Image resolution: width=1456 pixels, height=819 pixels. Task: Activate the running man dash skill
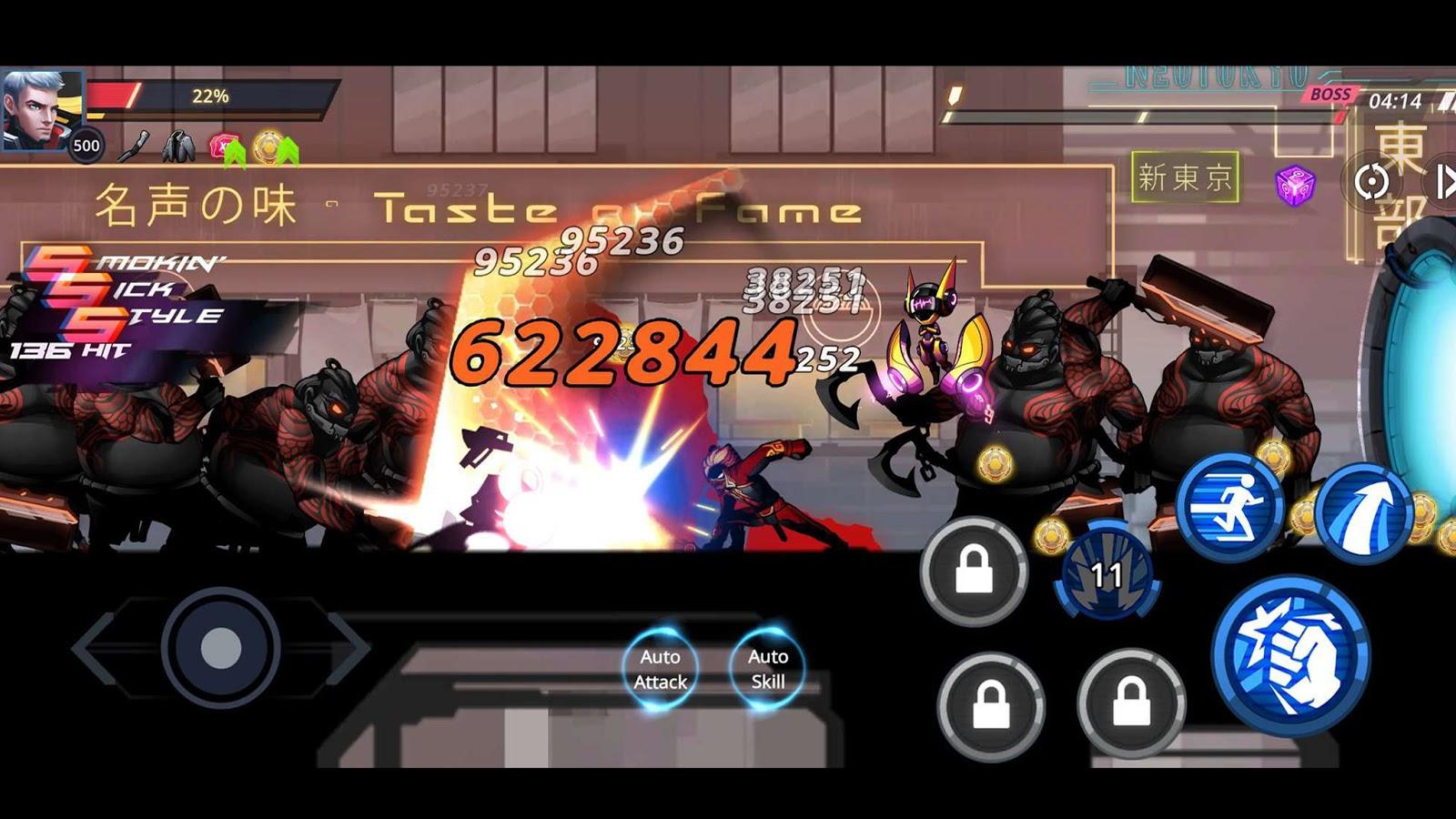pyautogui.click(x=1231, y=507)
